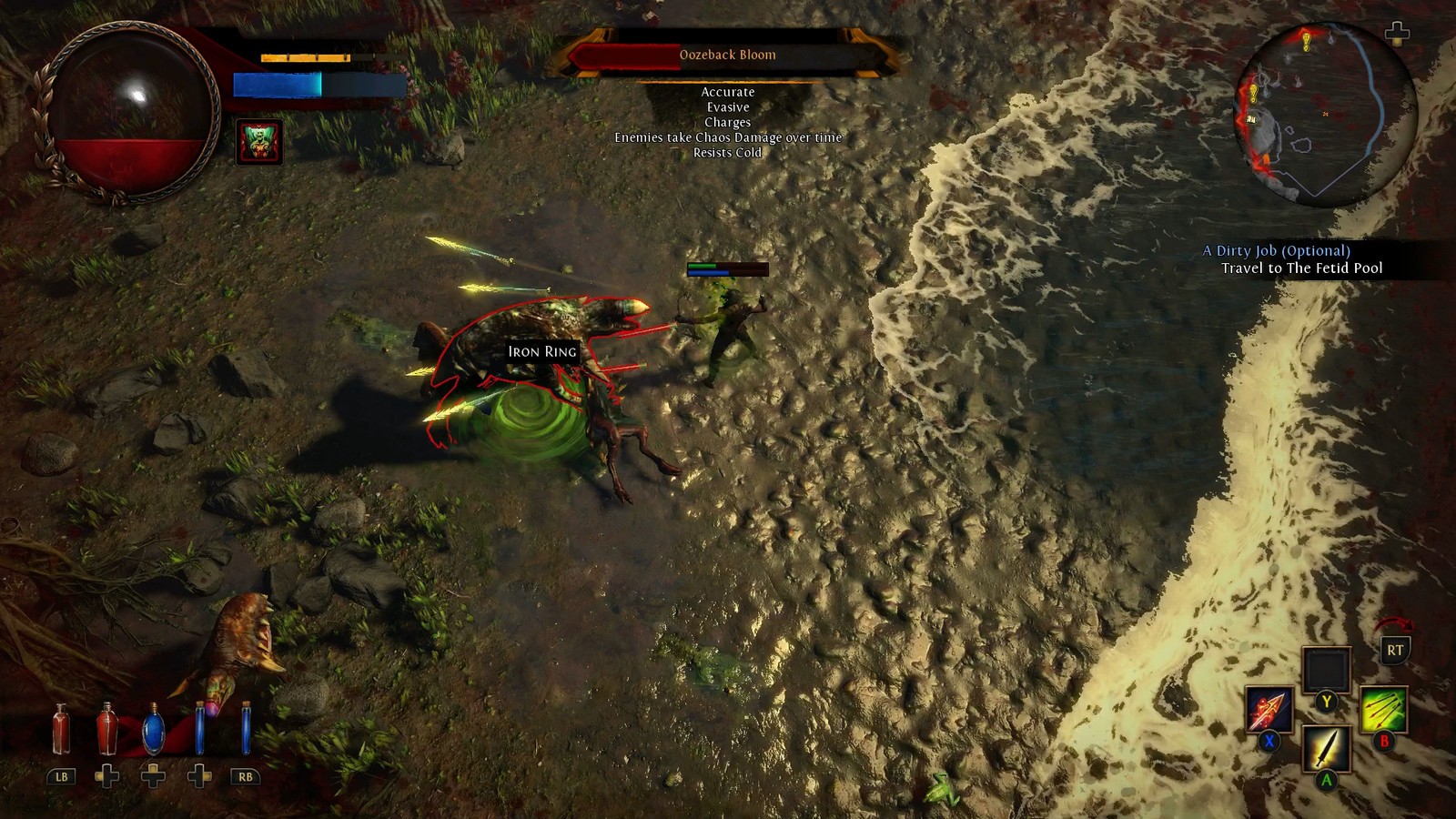Drink the wide-bodied red life flask
The width and height of the screenshot is (1456, 819).
(x=106, y=729)
